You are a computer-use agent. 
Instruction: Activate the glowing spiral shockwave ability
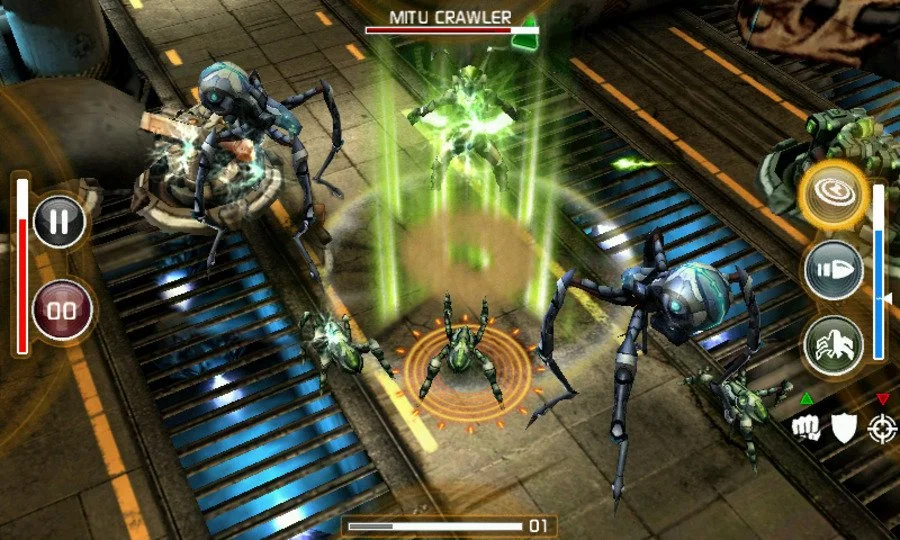(x=832, y=191)
